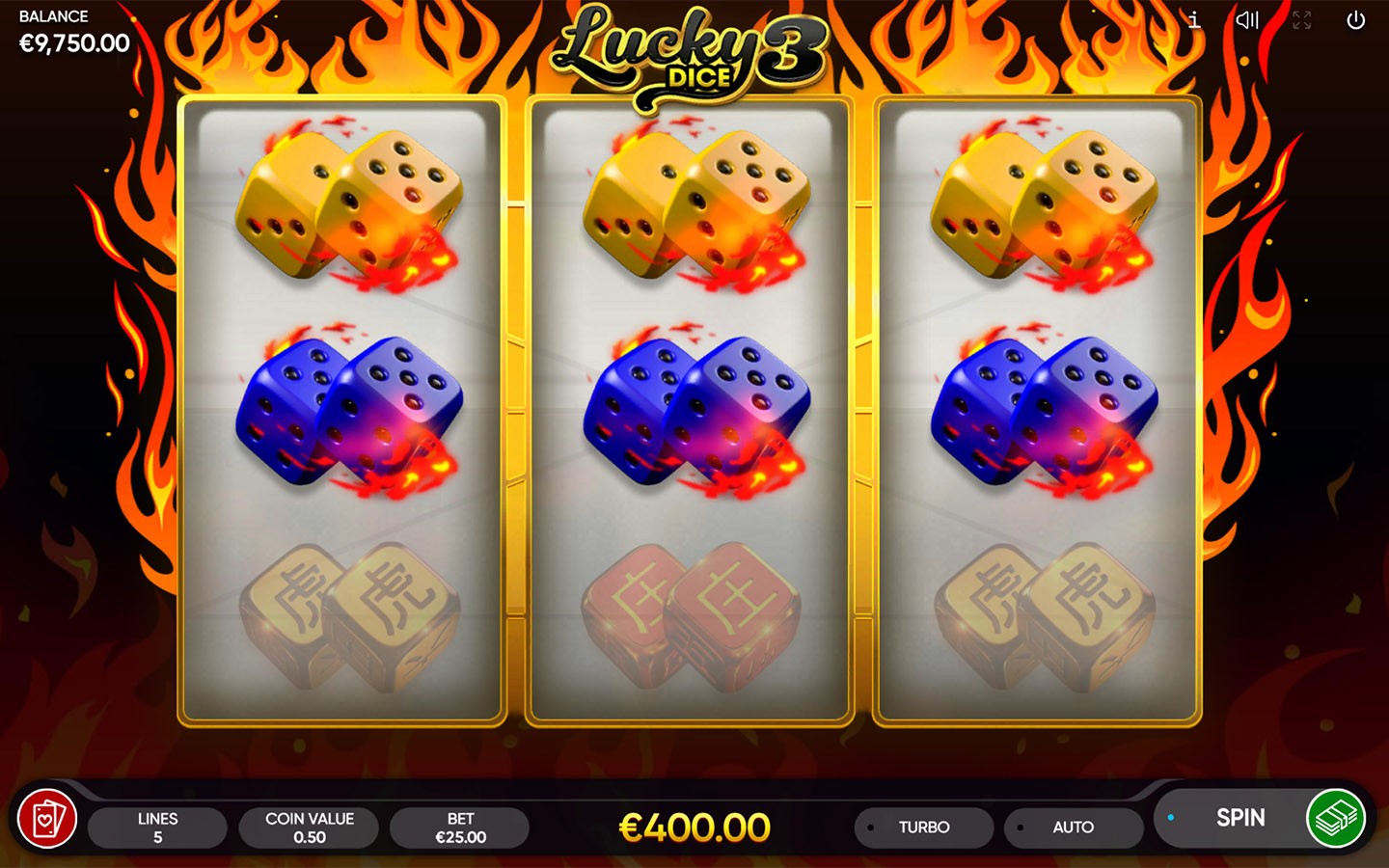Spin the reels with the SPIN button

click(x=1239, y=818)
